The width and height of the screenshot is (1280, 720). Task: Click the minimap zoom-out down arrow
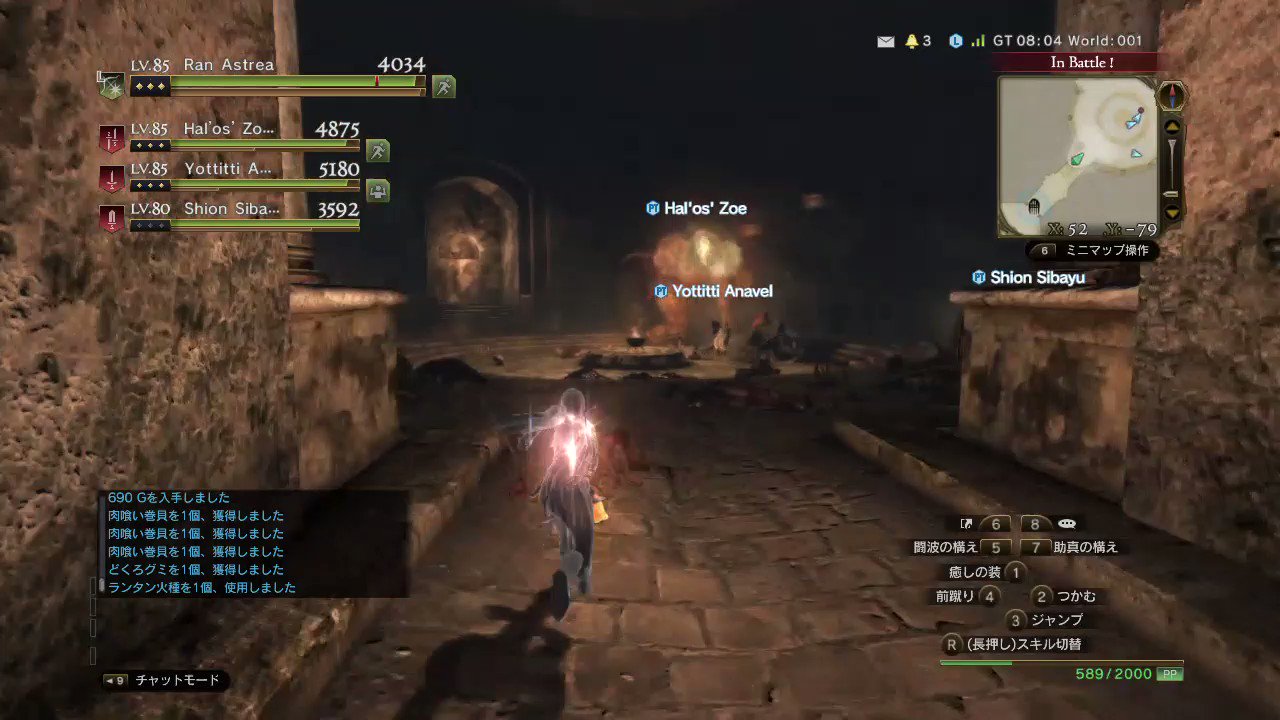tap(1171, 212)
